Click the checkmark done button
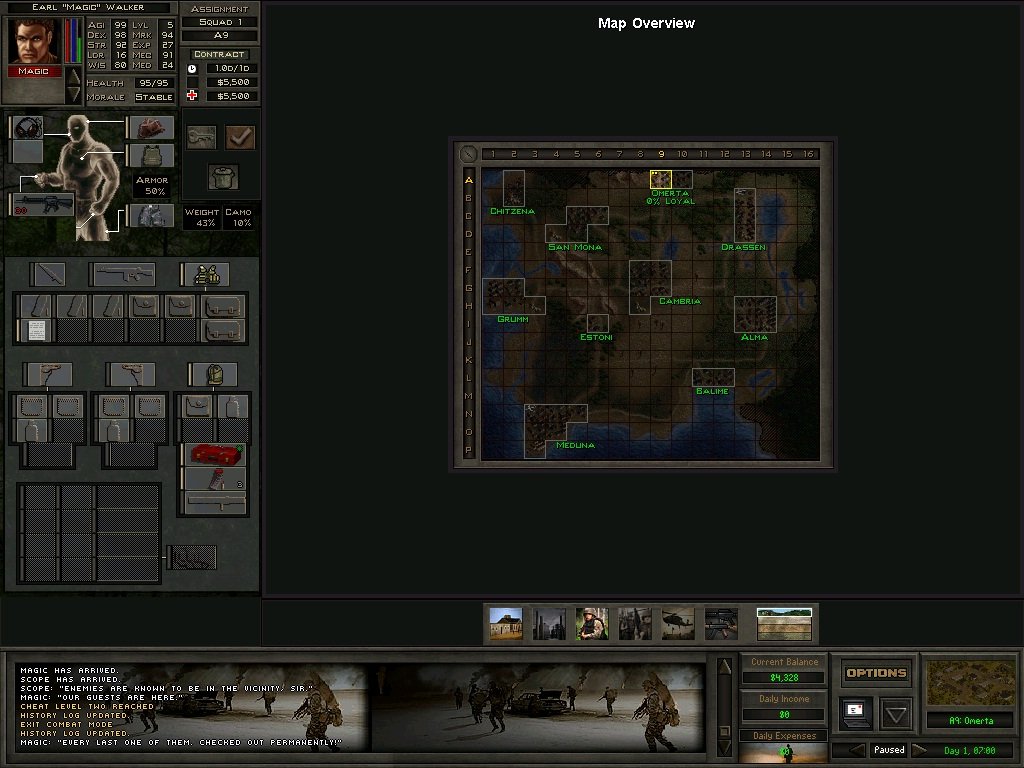Image resolution: width=1024 pixels, height=768 pixels. click(x=240, y=137)
